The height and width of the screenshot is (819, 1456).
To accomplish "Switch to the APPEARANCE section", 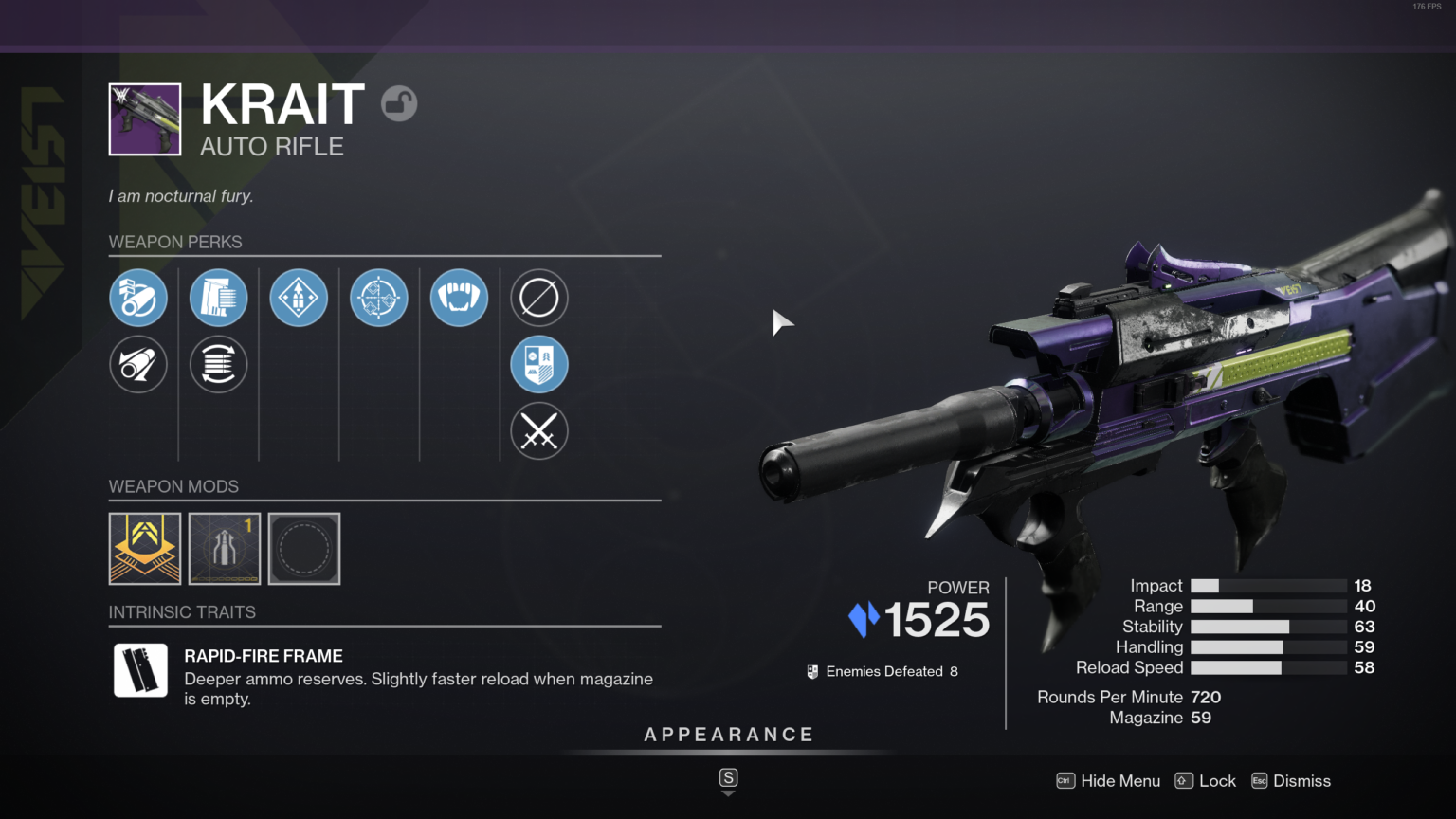I will (728, 734).
